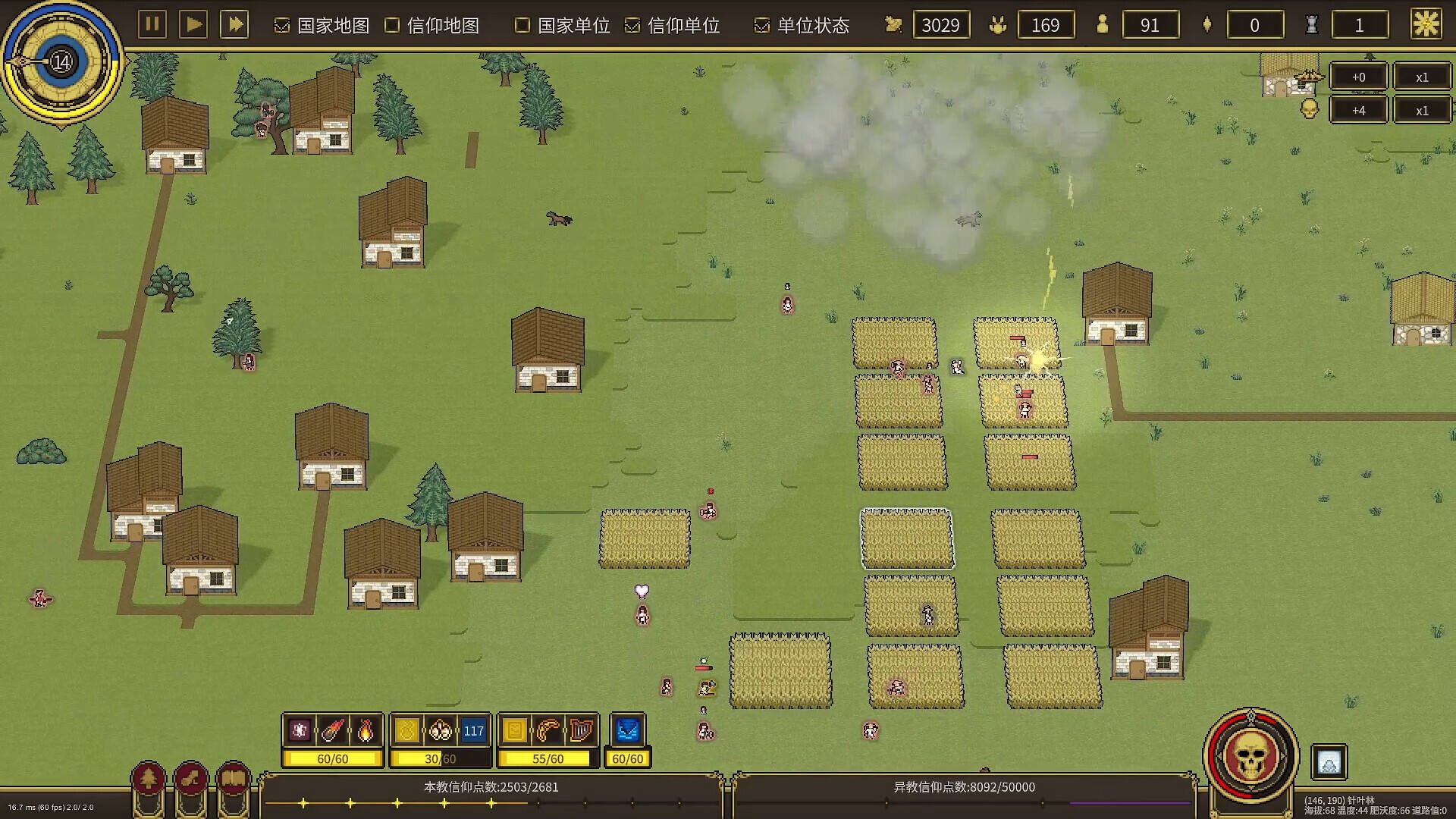Open the golden sun emblem menu
Screen dimensions: 1456x819
(1426, 24)
